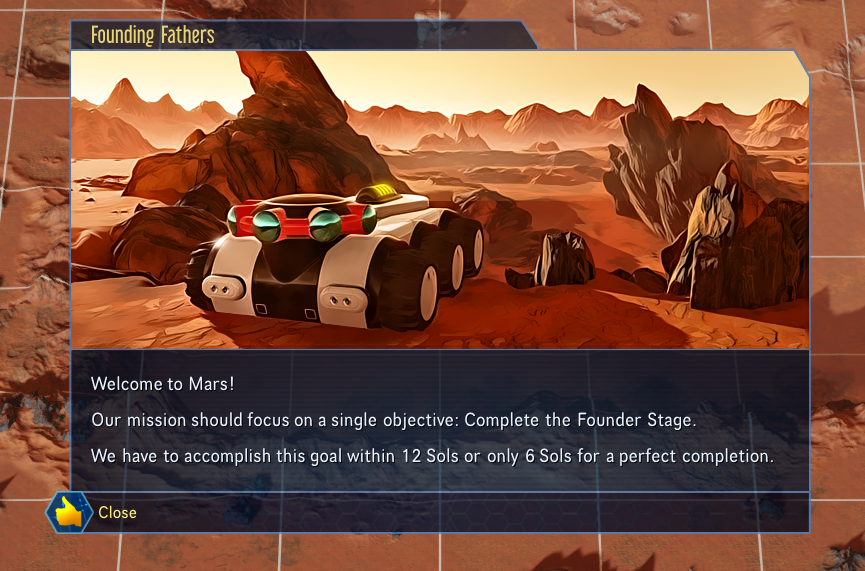Close the Founding Fathers welcome message

[117, 513]
